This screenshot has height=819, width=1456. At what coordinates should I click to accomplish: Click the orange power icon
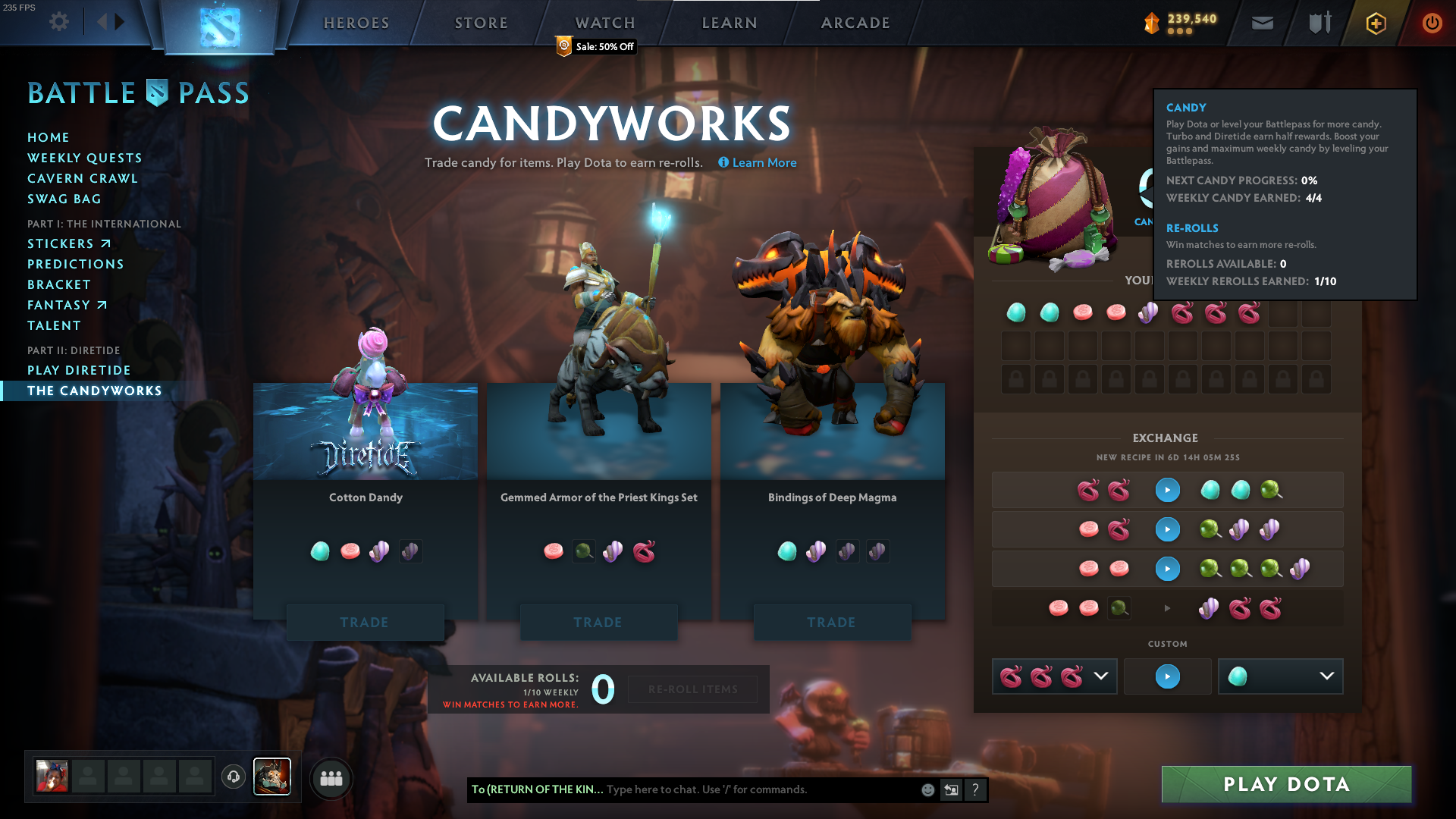click(x=1432, y=23)
